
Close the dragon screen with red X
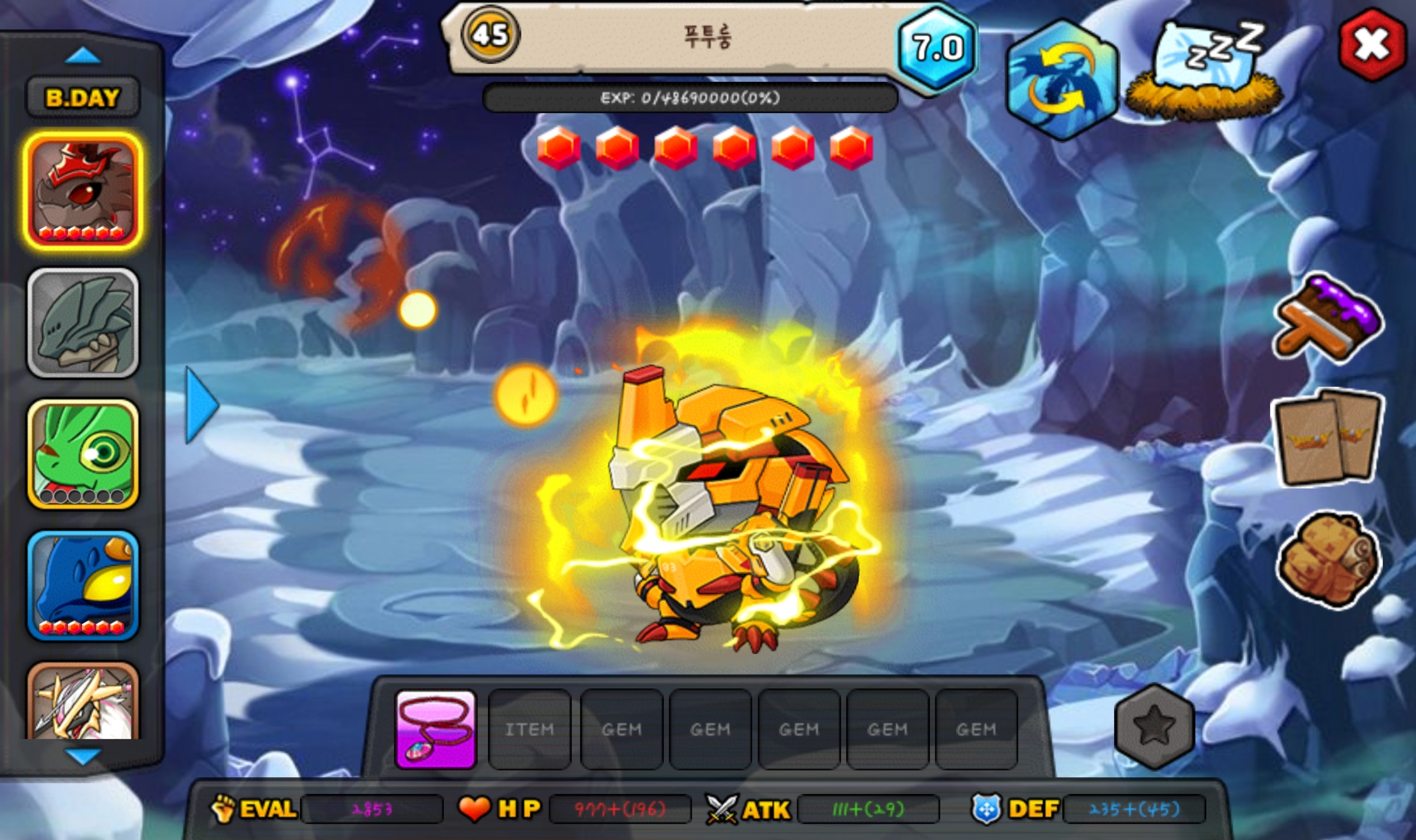[x=1373, y=44]
